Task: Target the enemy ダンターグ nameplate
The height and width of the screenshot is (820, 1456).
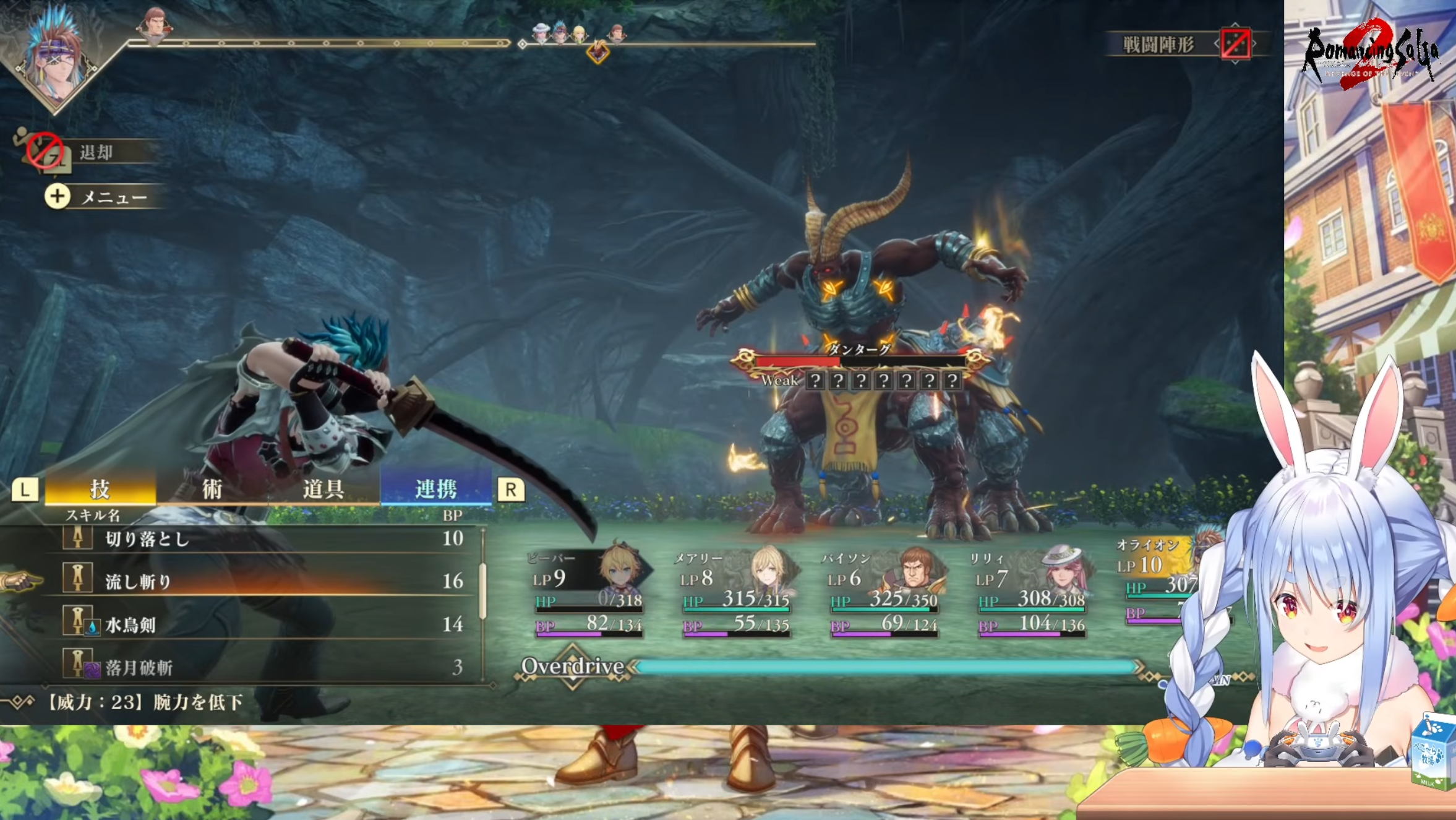Action: [859, 350]
